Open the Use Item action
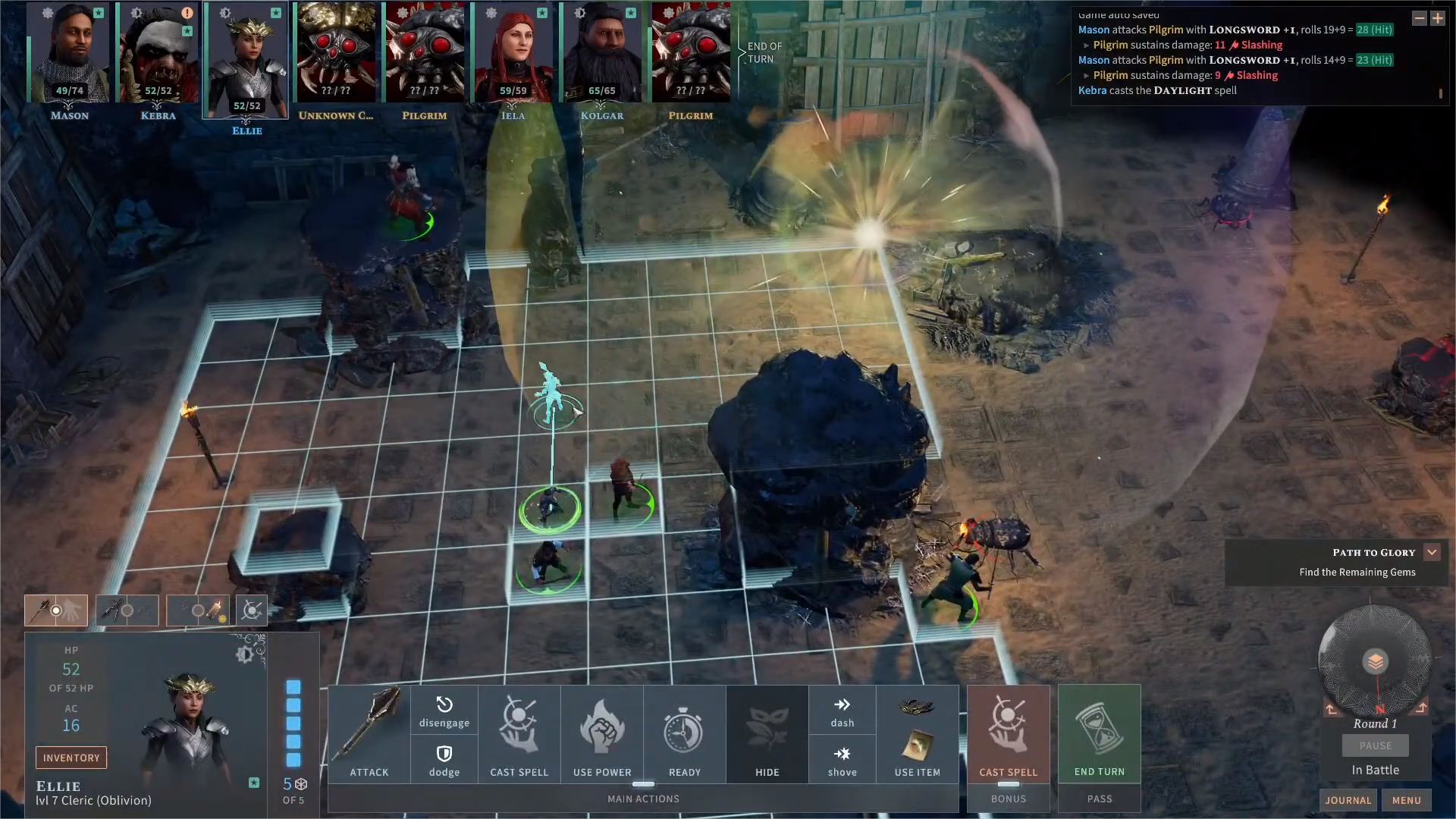The height and width of the screenshot is (819, 1456). point(917,733)
